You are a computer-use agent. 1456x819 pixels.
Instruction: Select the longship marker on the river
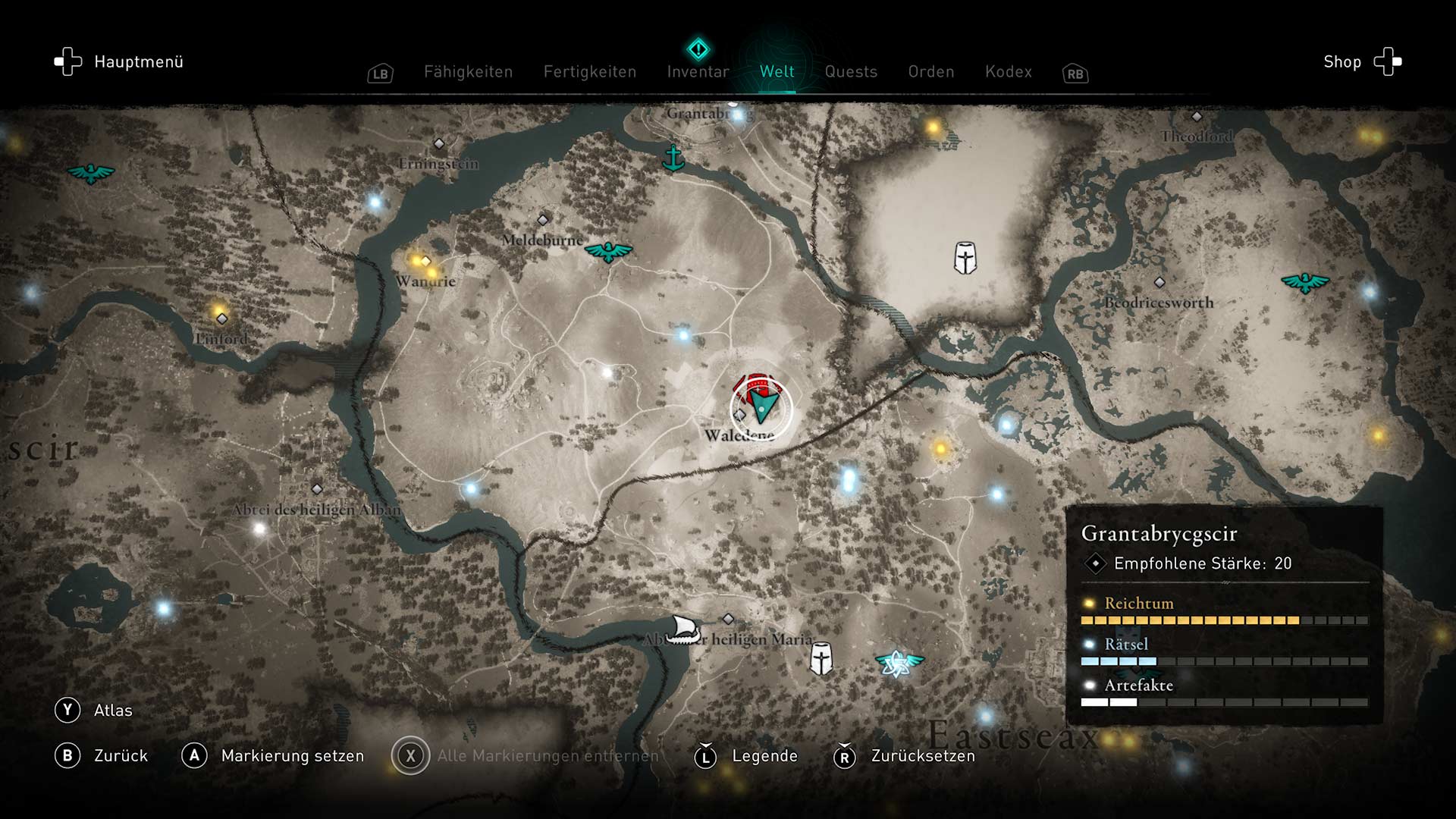682,629
